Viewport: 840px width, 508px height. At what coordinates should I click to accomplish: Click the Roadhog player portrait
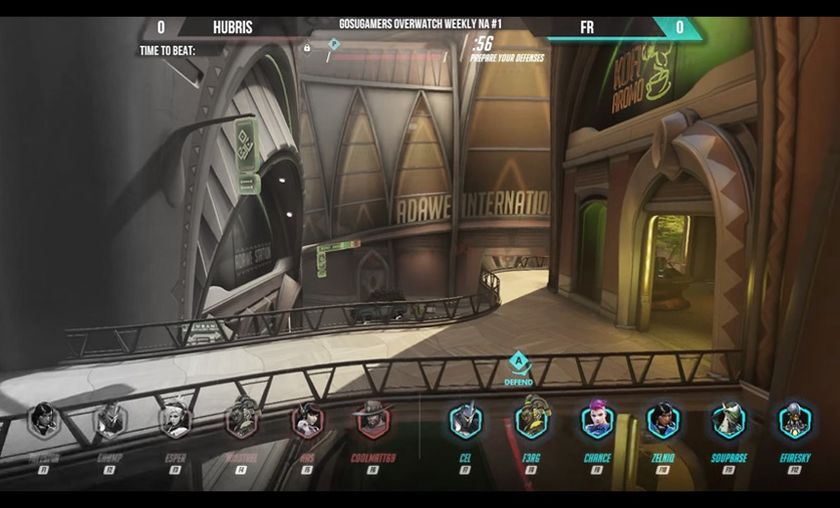point(241,420)
